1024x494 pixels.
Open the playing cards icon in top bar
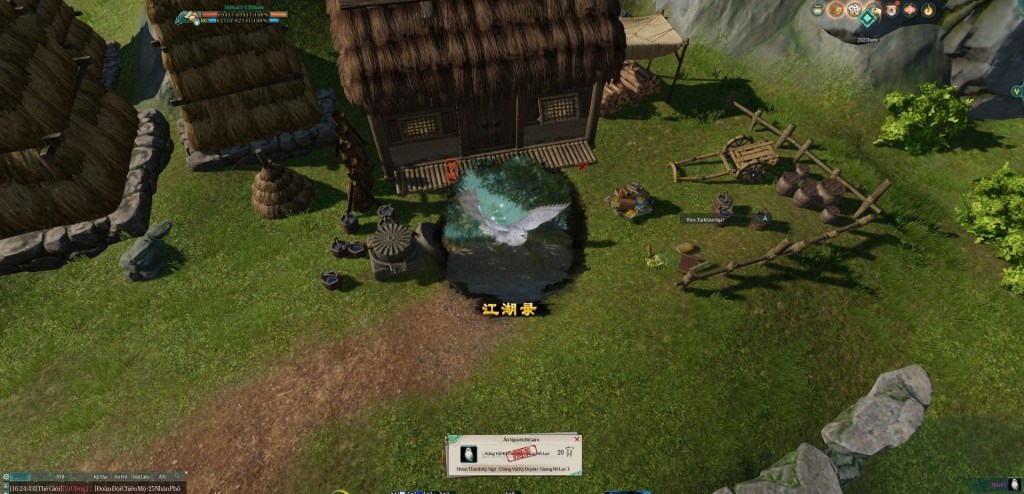tap(855, 10)
